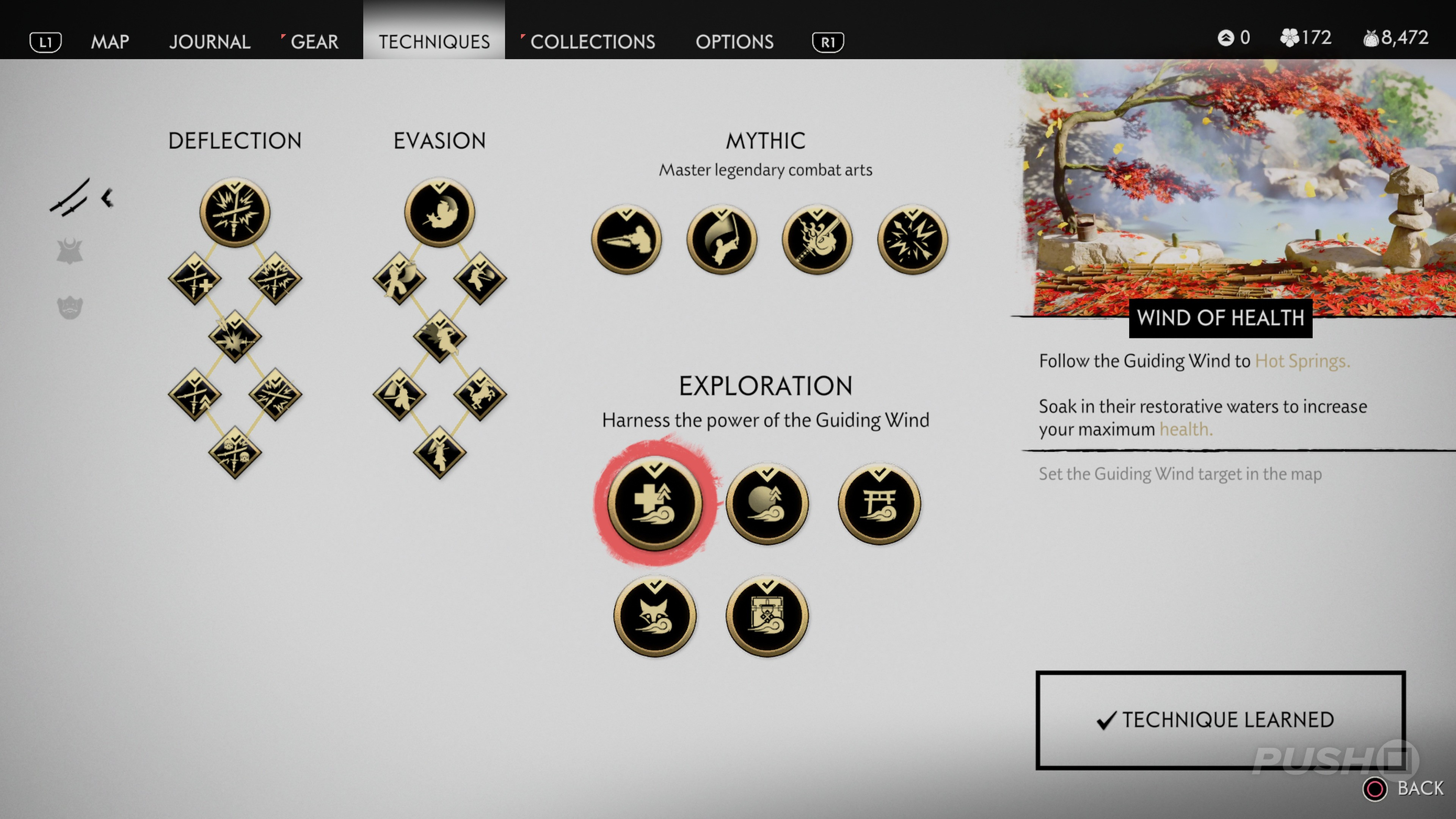Click the flower currency counter
The width and height of the screenshot is (1456, 819).
1305,38
